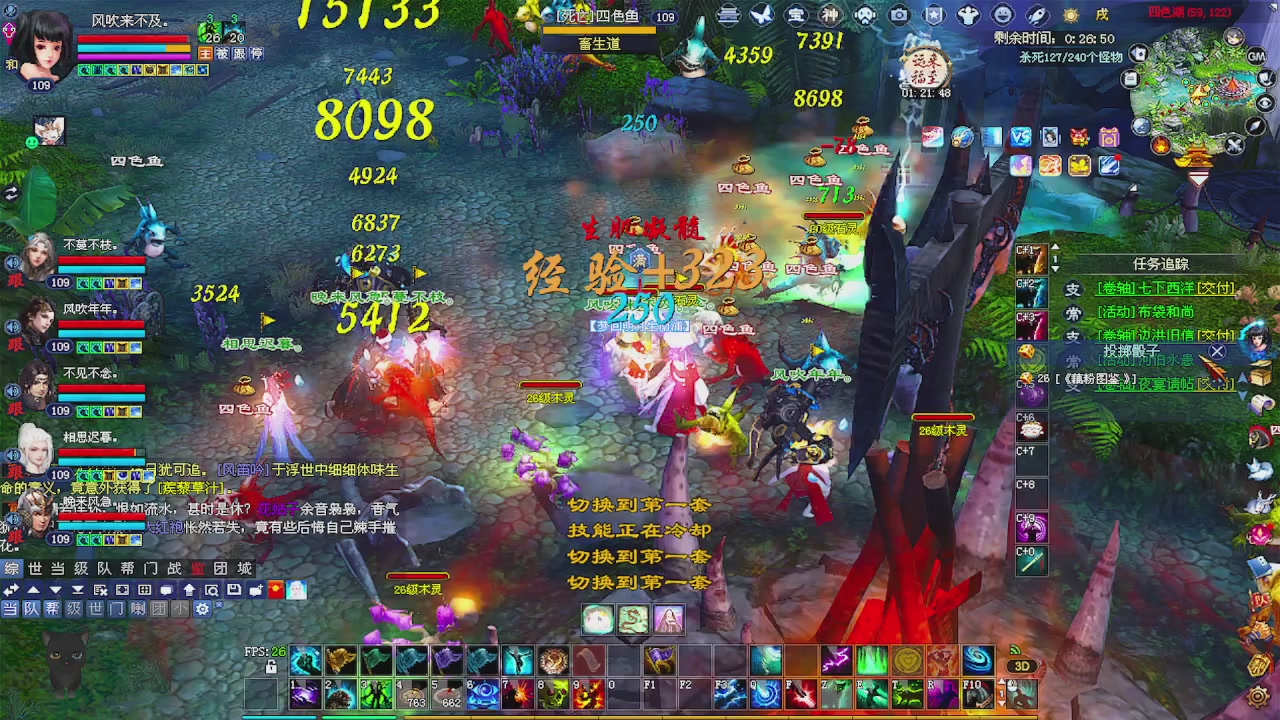1280x720 pixels.
Task: Take a screenshot with the camera icon
Action: [x=900, y=13]
